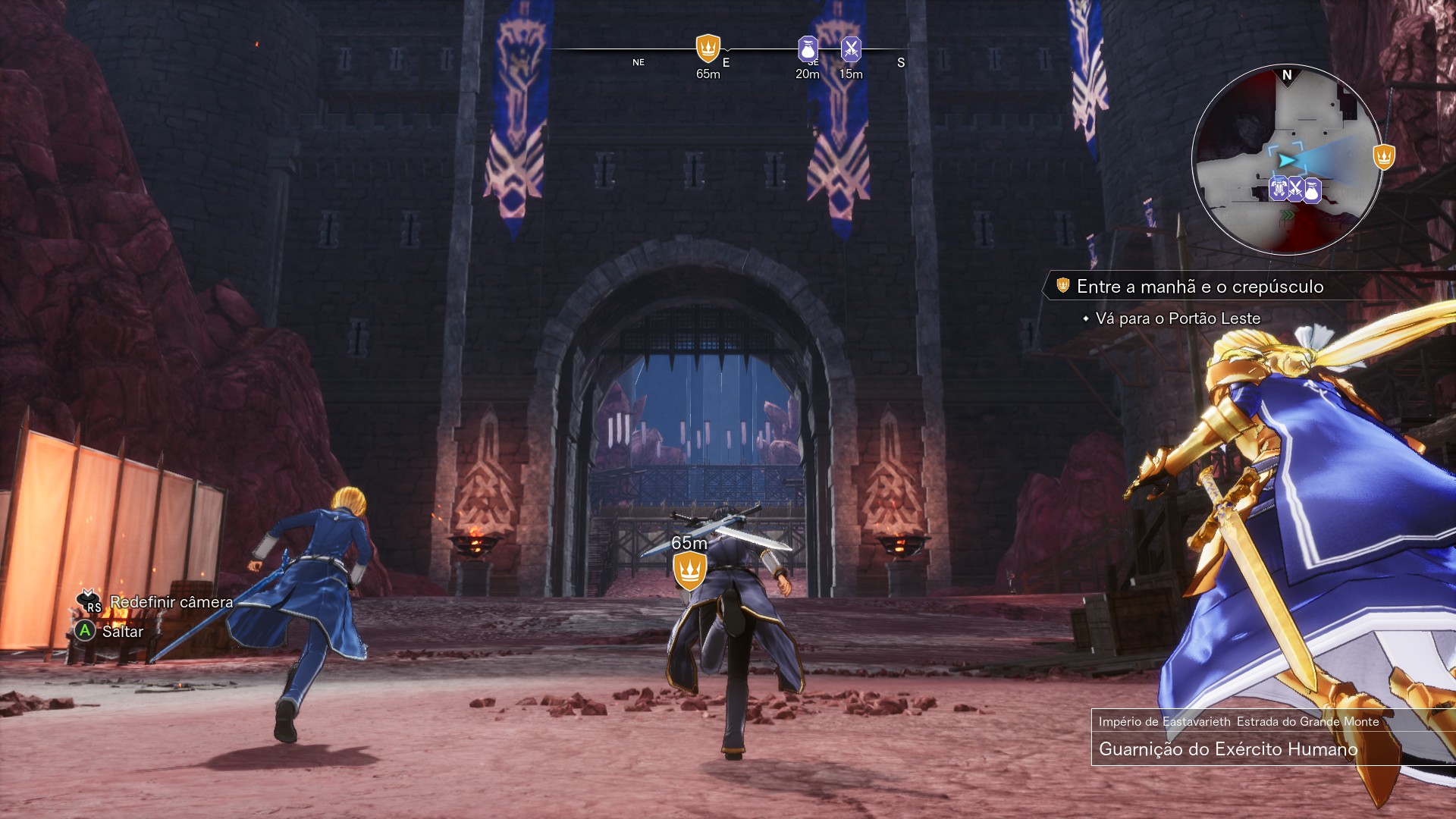Click the armor shop marker on minimap
1456x819 pixels.
pos(1279,188)
